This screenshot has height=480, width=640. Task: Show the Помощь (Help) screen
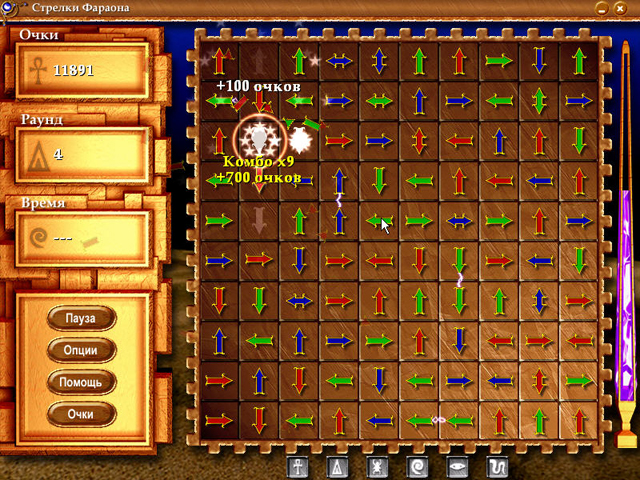click(x=81, y=382)
